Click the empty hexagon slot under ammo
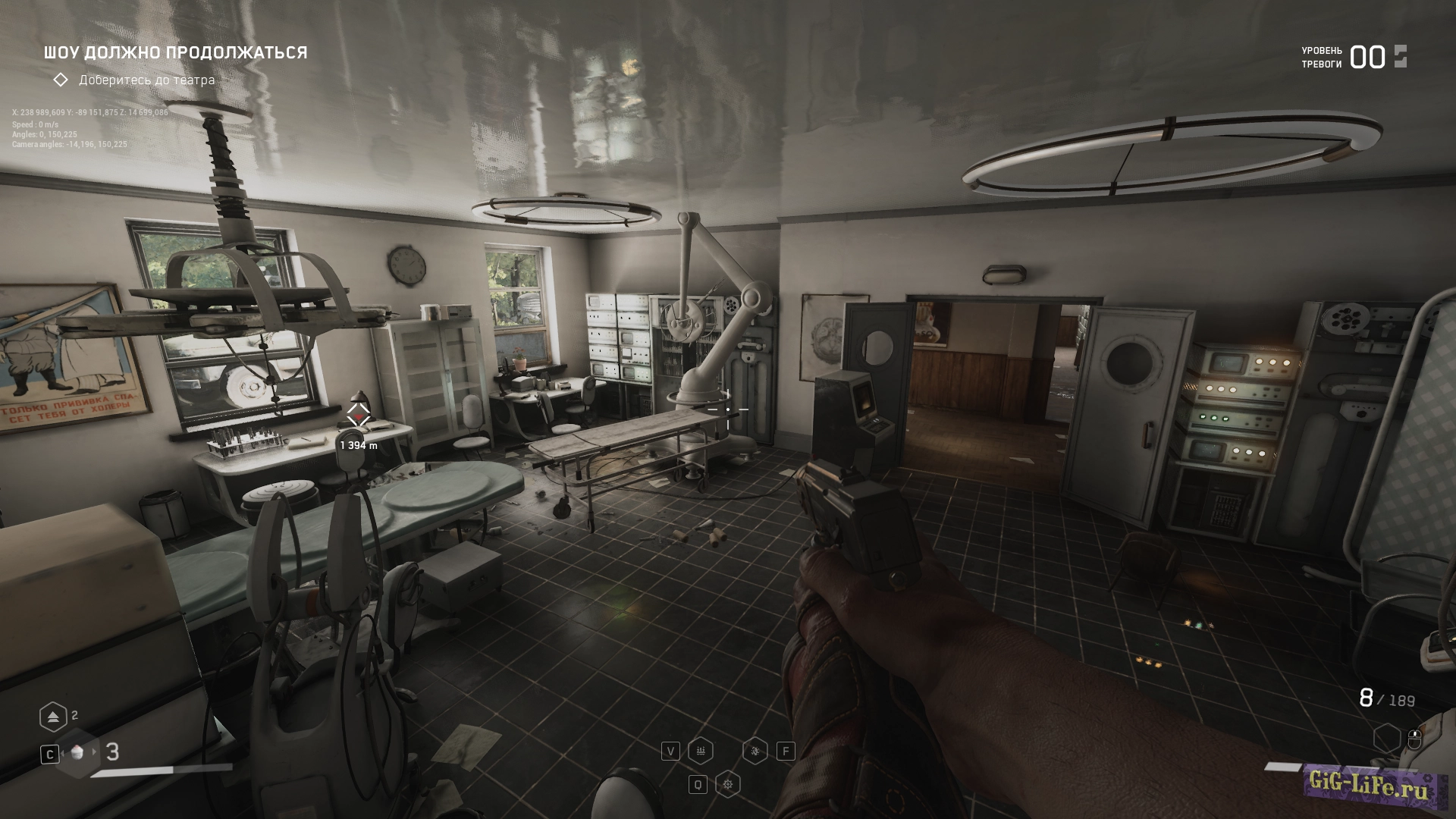 coord(1387,738)
